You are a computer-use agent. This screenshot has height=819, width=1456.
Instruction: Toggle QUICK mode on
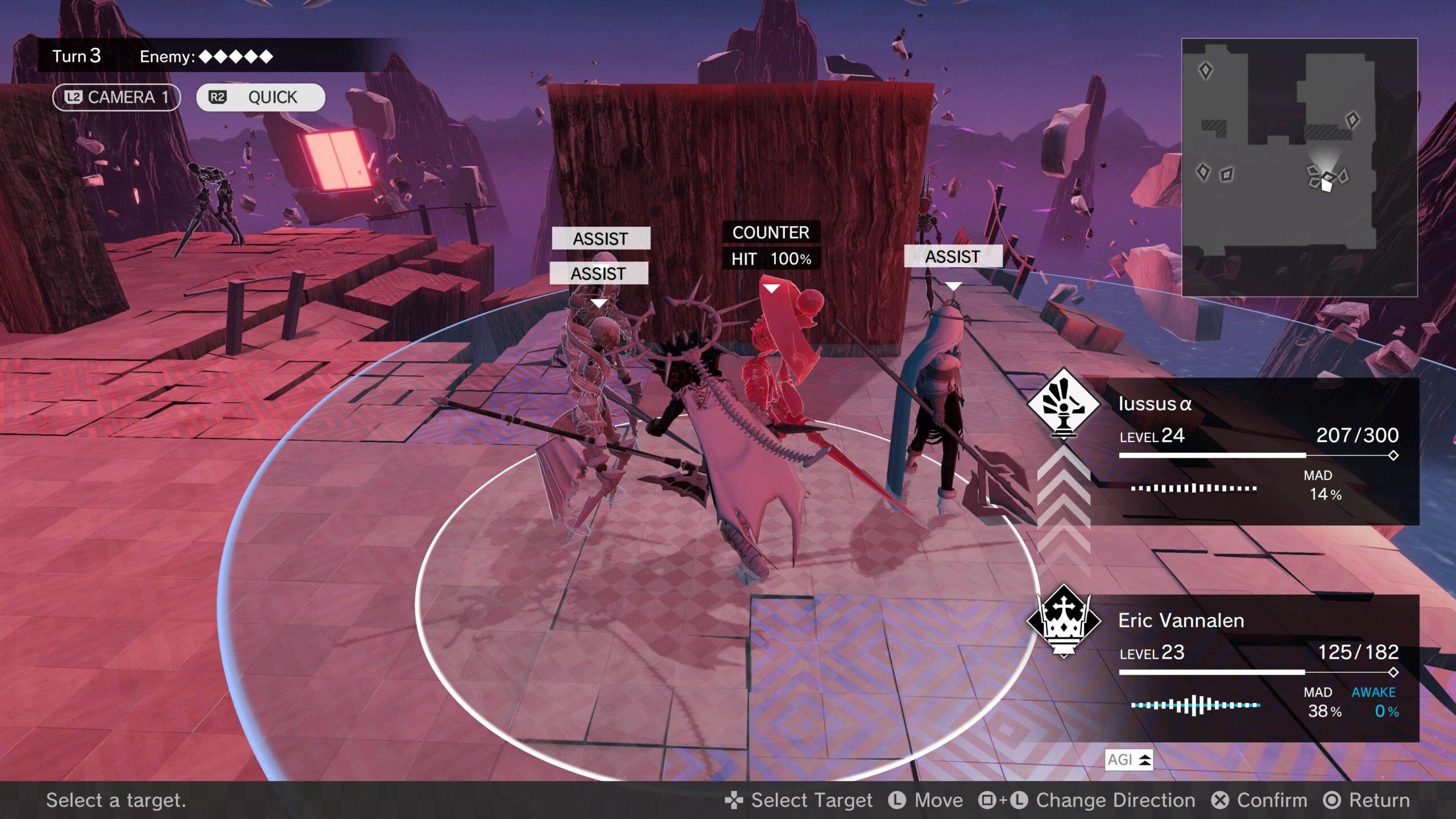pyautogui.click(x=262, y=97)
